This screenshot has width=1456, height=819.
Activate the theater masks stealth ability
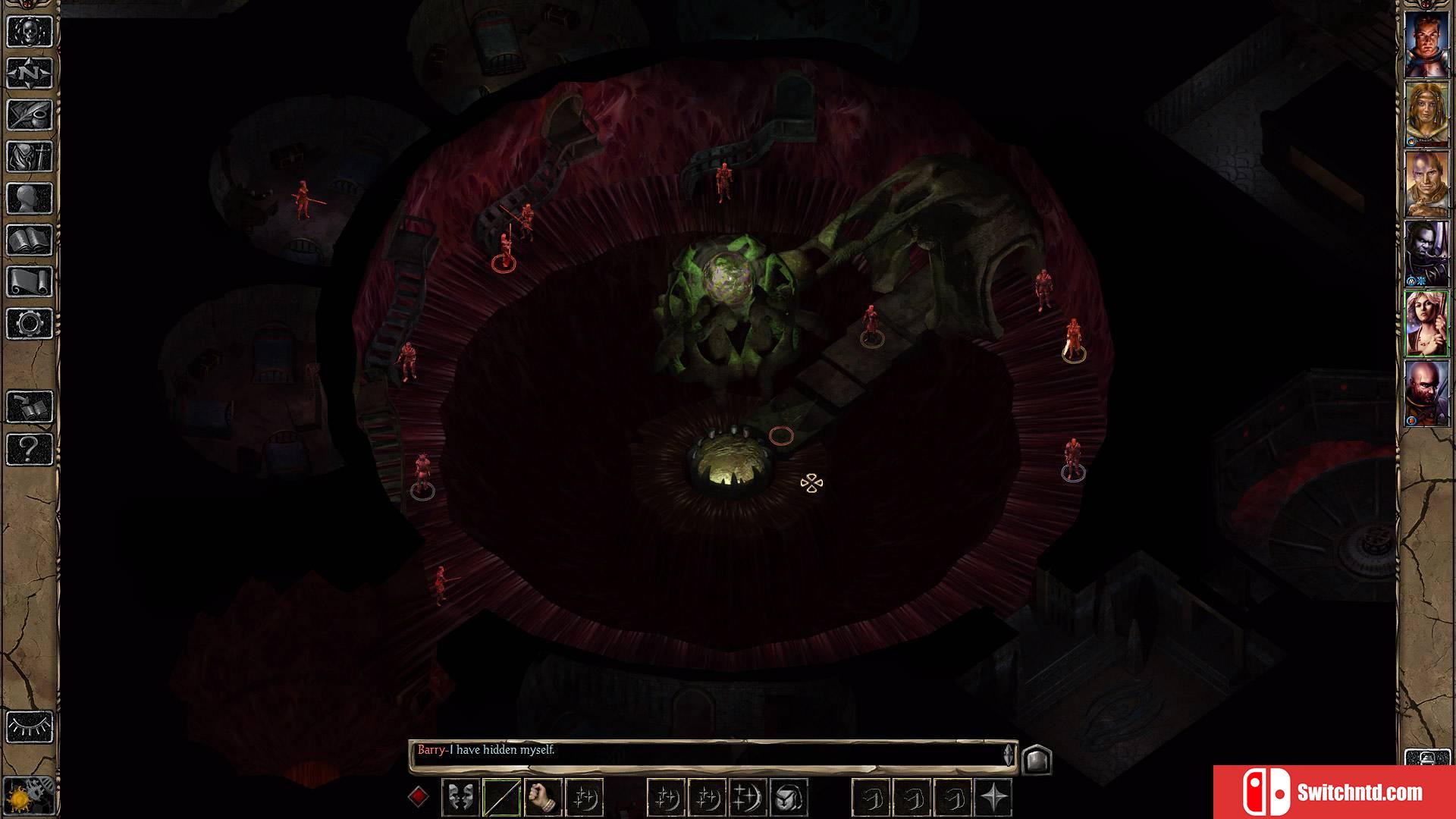(x=460, y=797)
